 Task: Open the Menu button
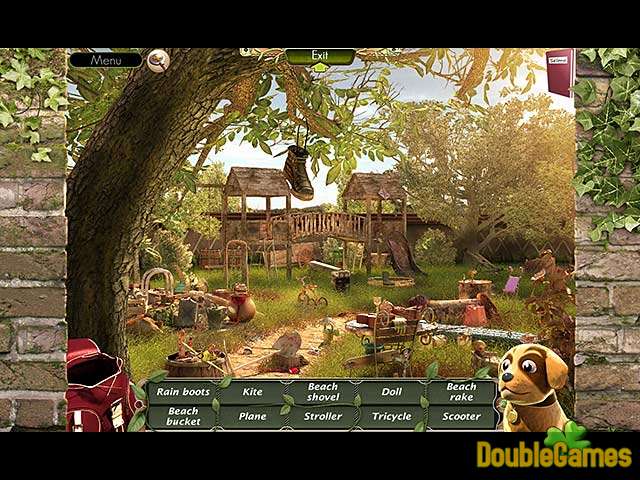(x=105, y=60)
